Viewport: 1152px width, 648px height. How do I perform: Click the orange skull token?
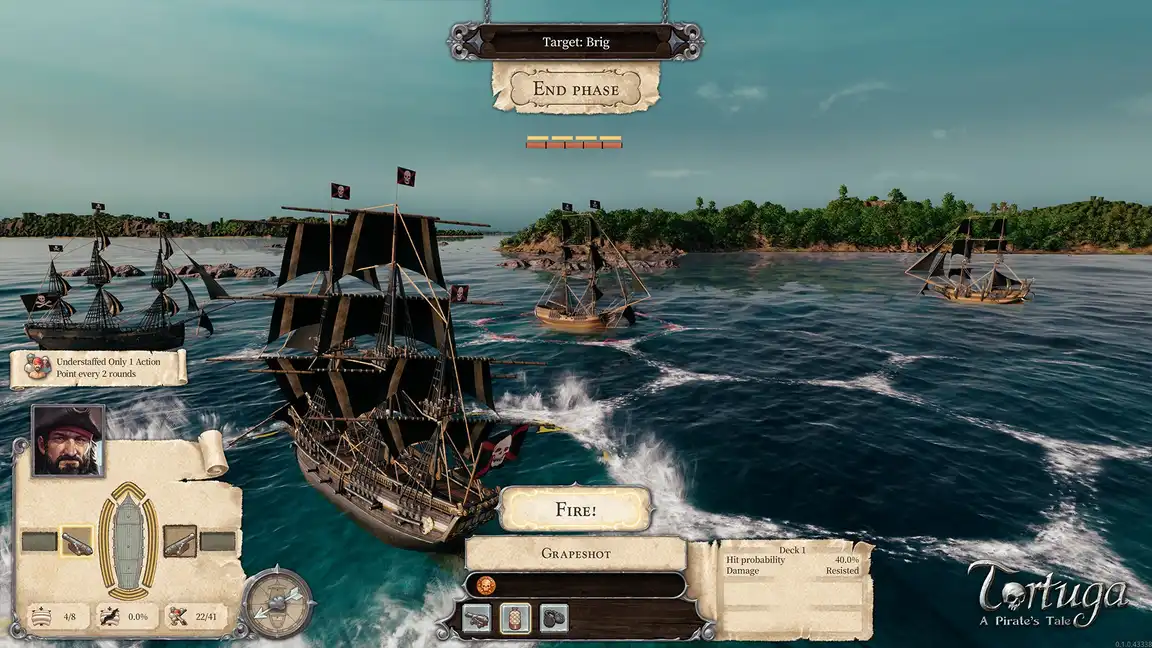tap(485, 585)
